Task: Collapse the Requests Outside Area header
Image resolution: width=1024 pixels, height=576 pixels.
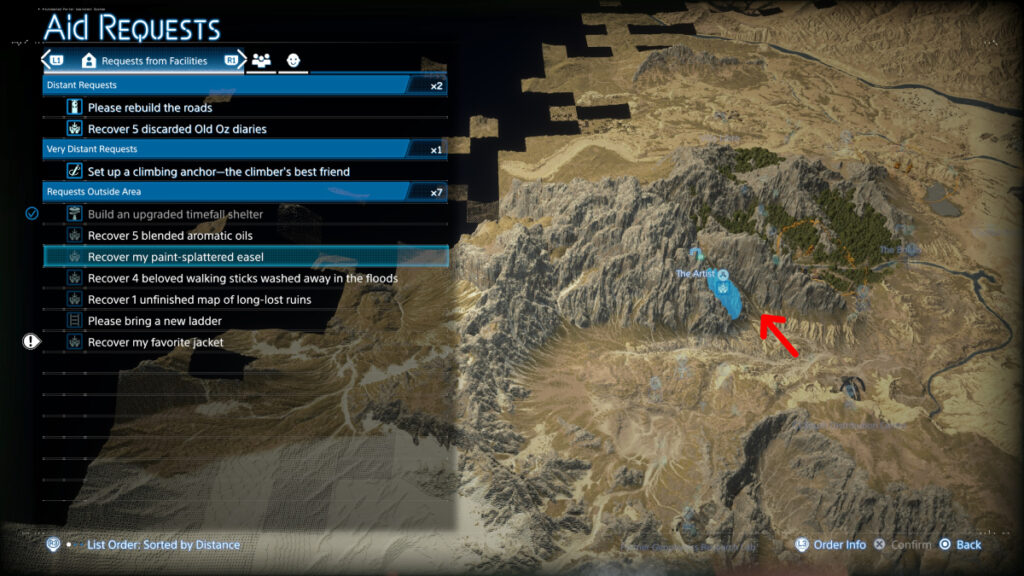Action: coord(244,192)
